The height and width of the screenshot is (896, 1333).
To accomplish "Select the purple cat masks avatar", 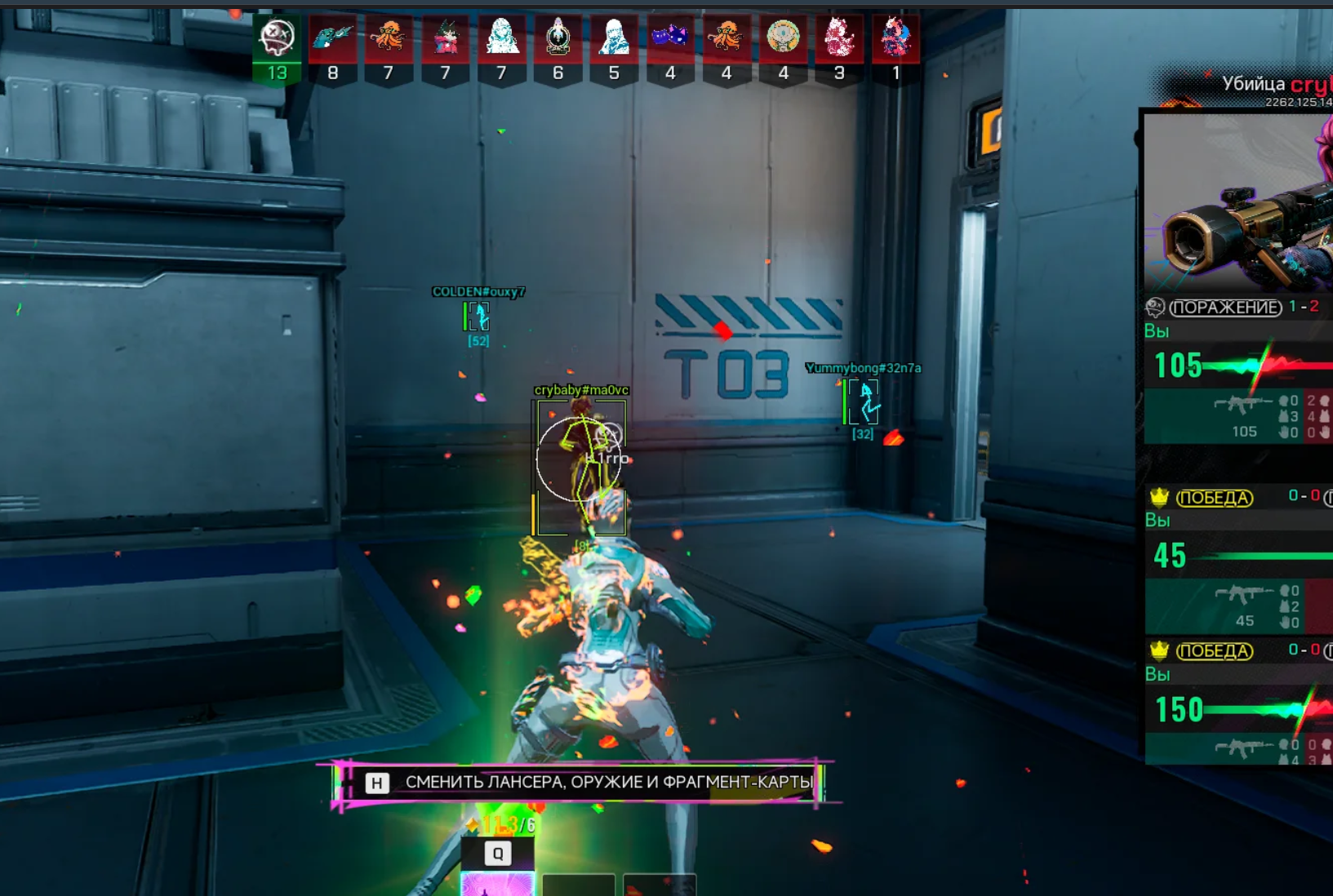I will (x=670, y=38).
